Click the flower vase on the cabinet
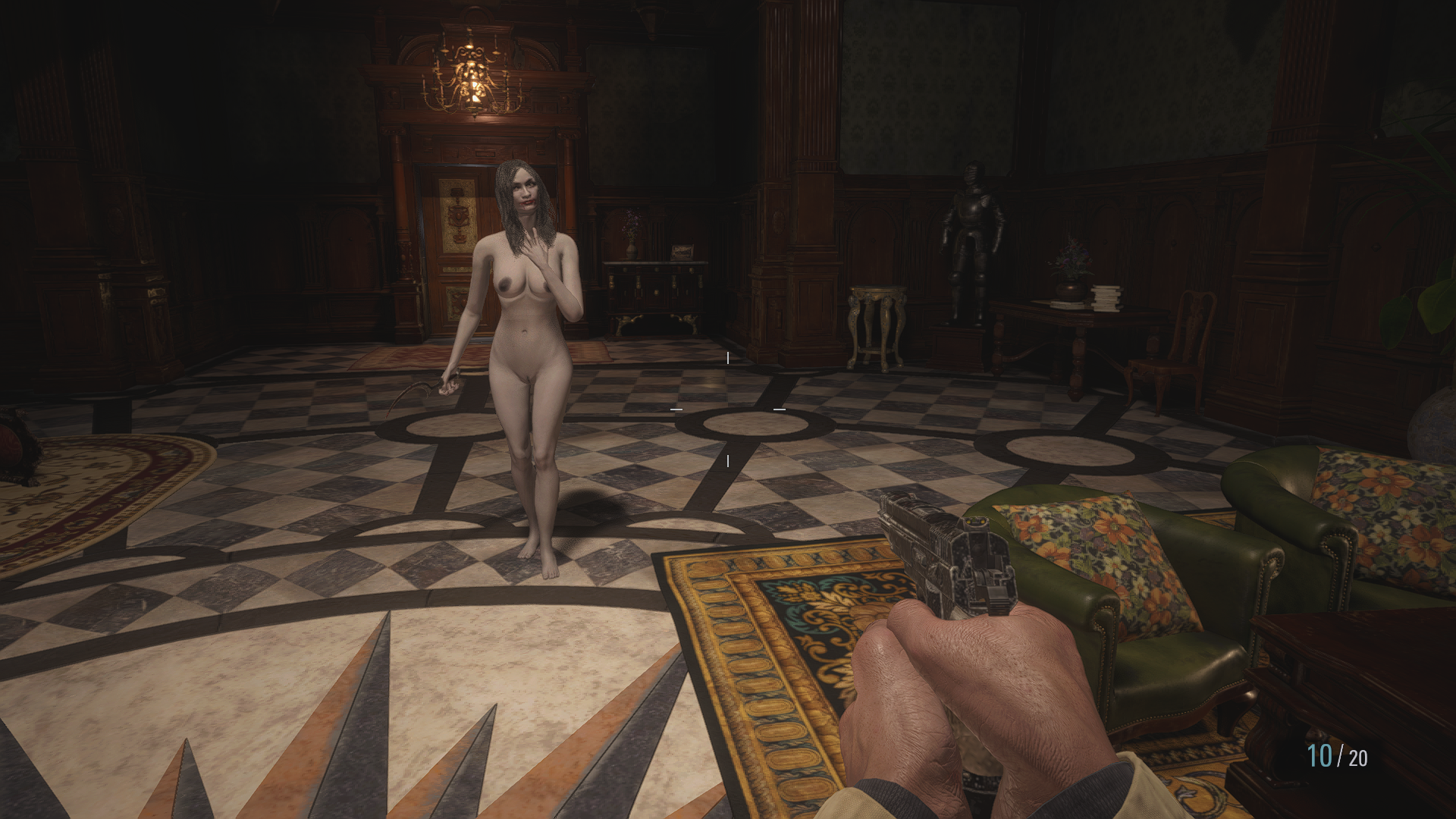1456x819 pixels. (632, 250)
